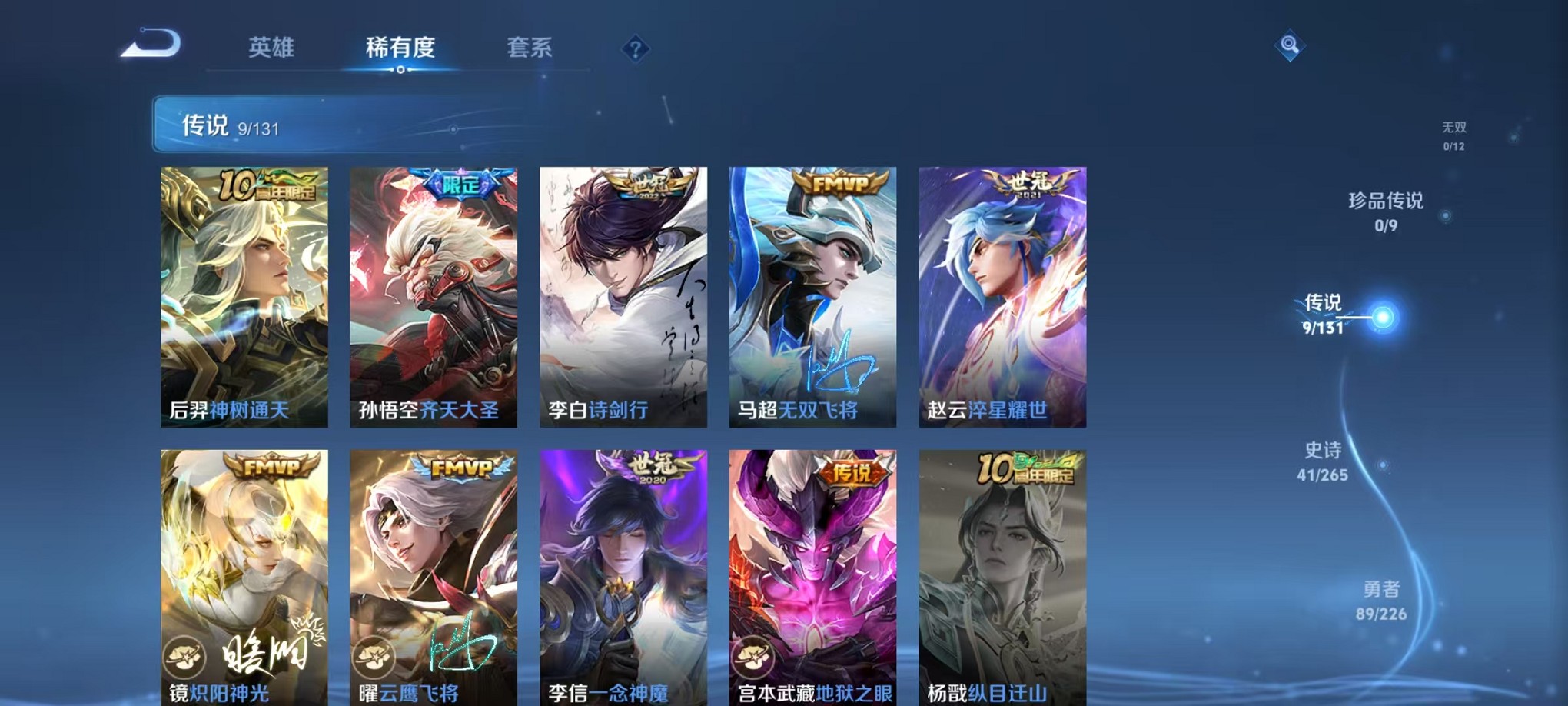
Task: Click the help question mark icon
Action: pos(634,48)
